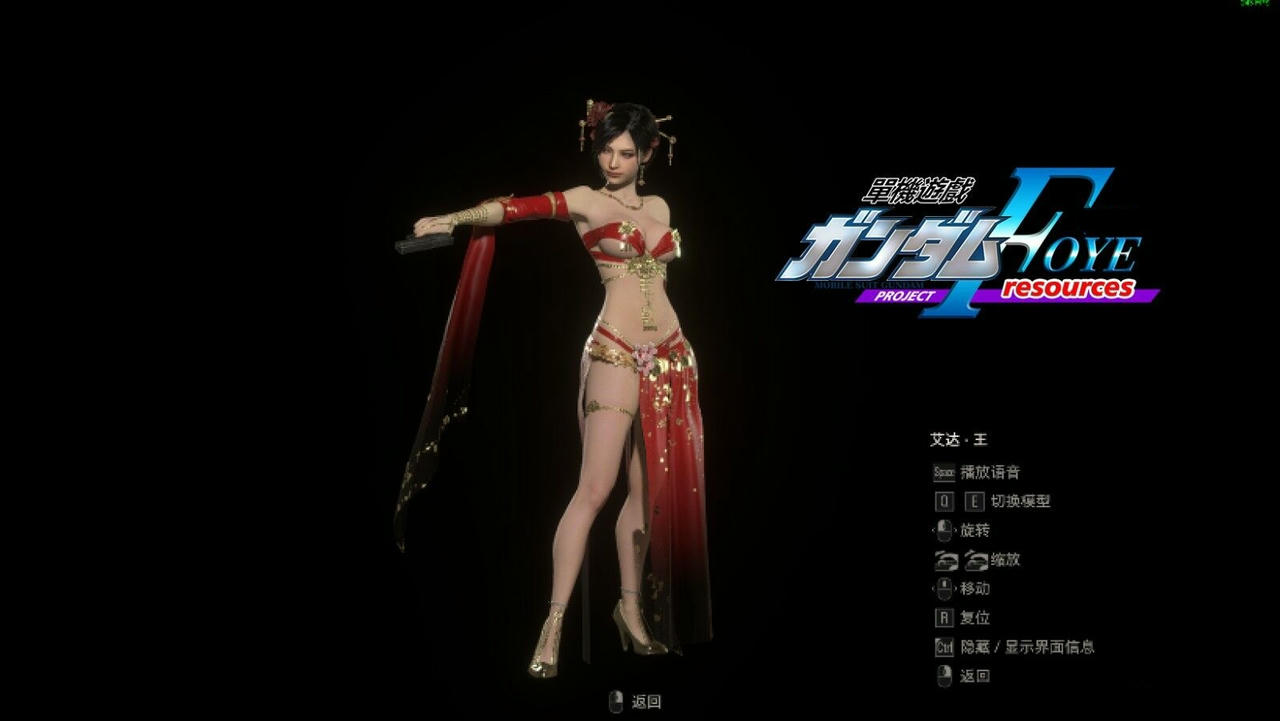Click the mouse icon next to 移动
This screenshot has height=721, width=1280.
pyautogui.click(x=944, y=589)
